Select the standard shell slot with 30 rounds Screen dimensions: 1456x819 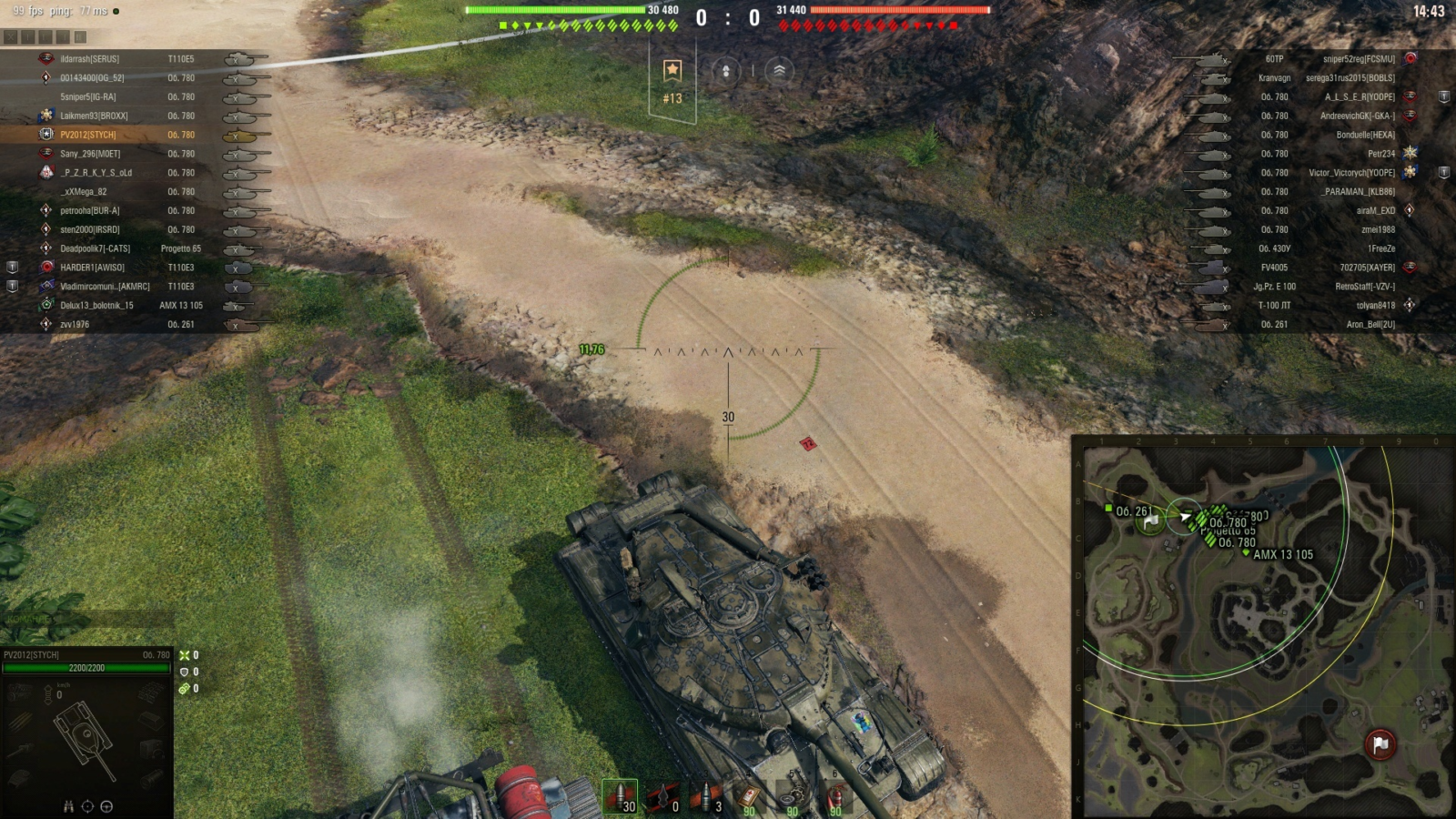click(620, 797)
